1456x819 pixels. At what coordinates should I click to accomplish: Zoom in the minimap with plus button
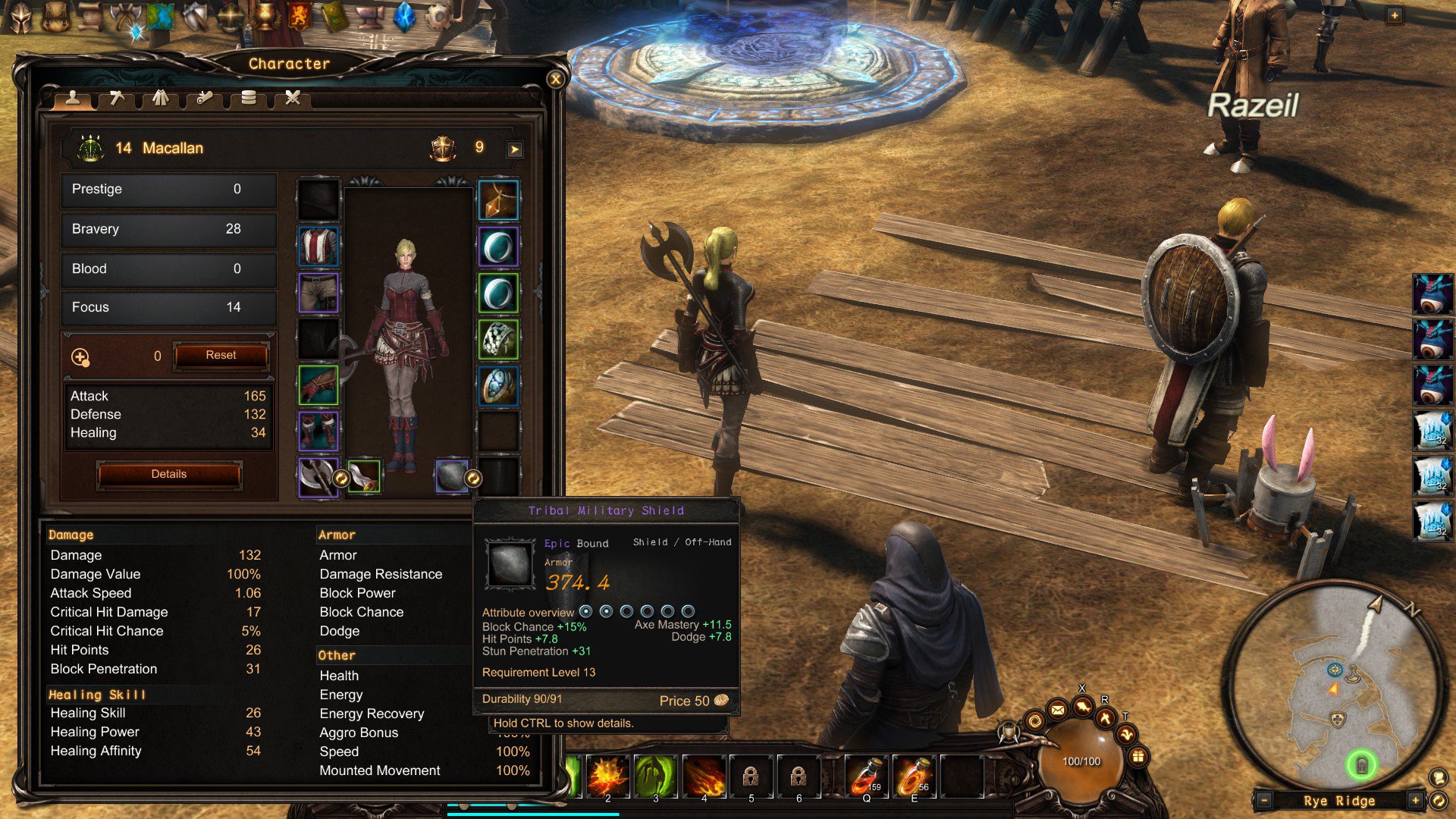click(x=1415, y=801)
